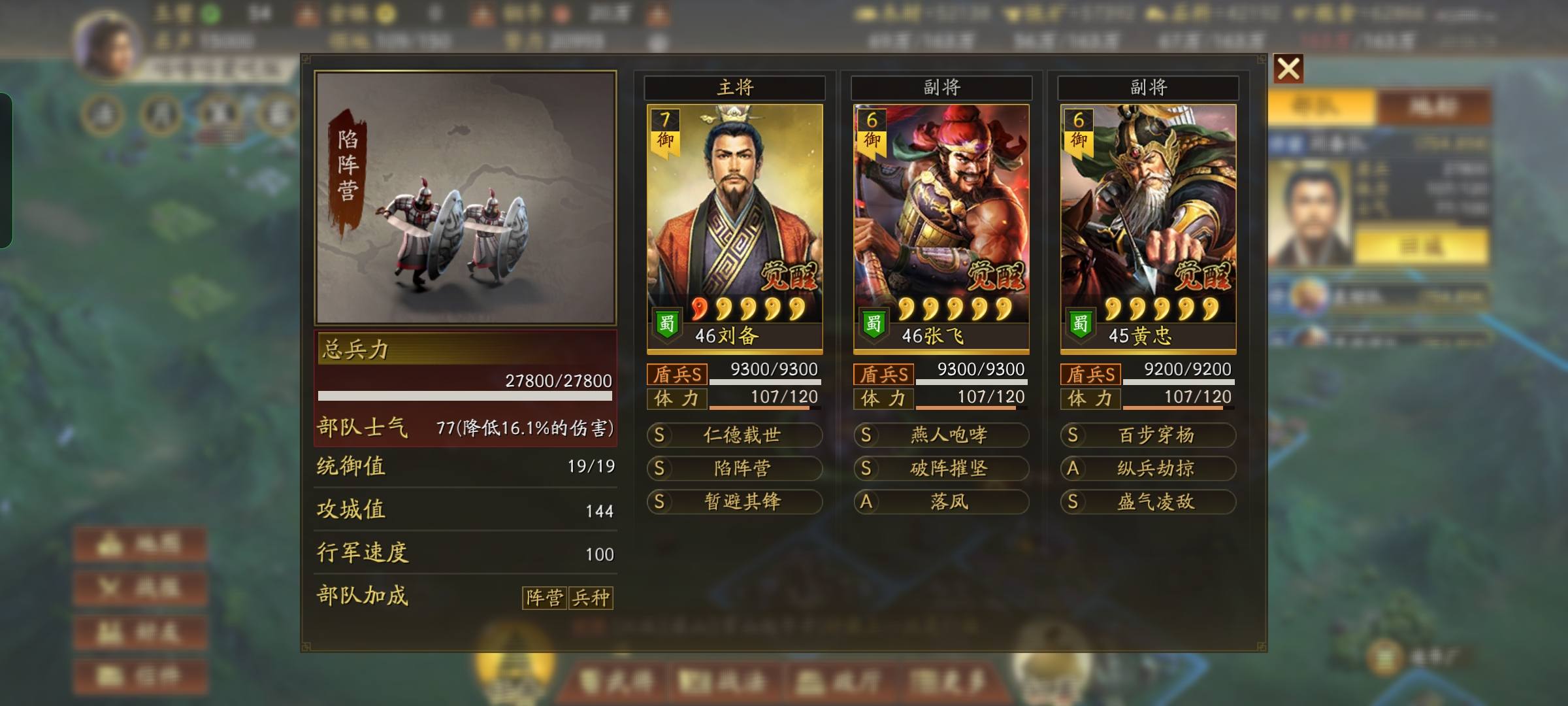Click the 阵营 troop bonus tag
This screenshot has height=706, width=1568.
point(544,597)
